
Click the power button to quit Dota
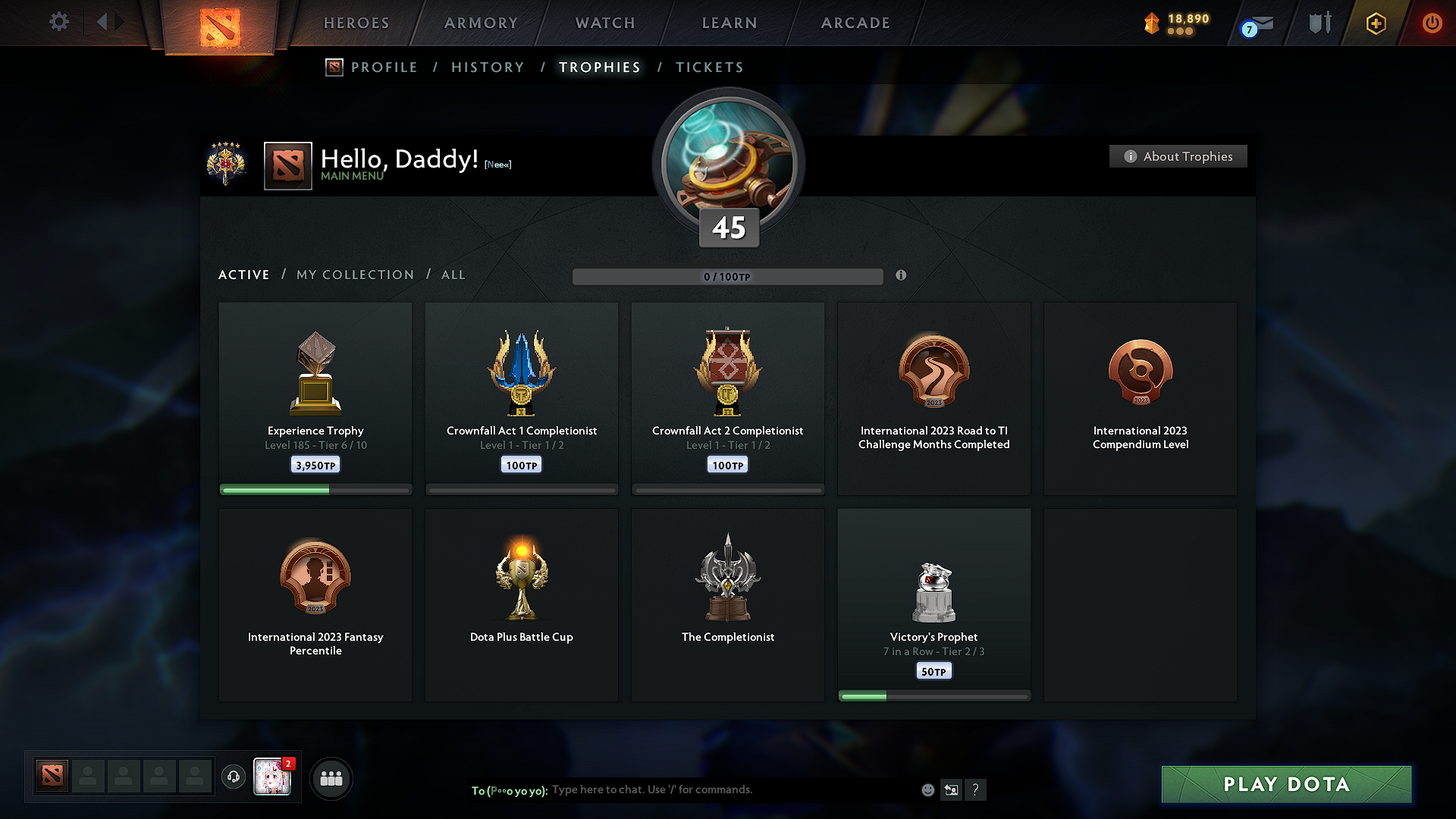coord(1432,23)
